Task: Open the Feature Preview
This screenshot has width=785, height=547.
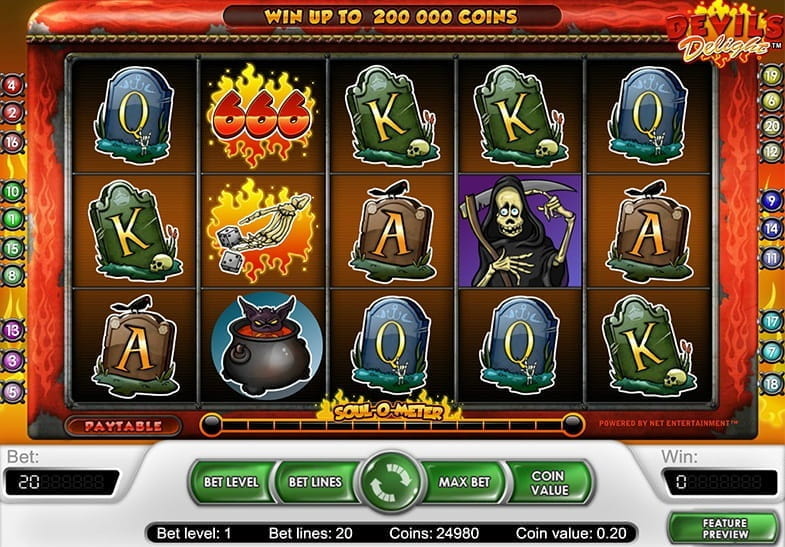Action: pyautogui.click(x=725, y=527)
